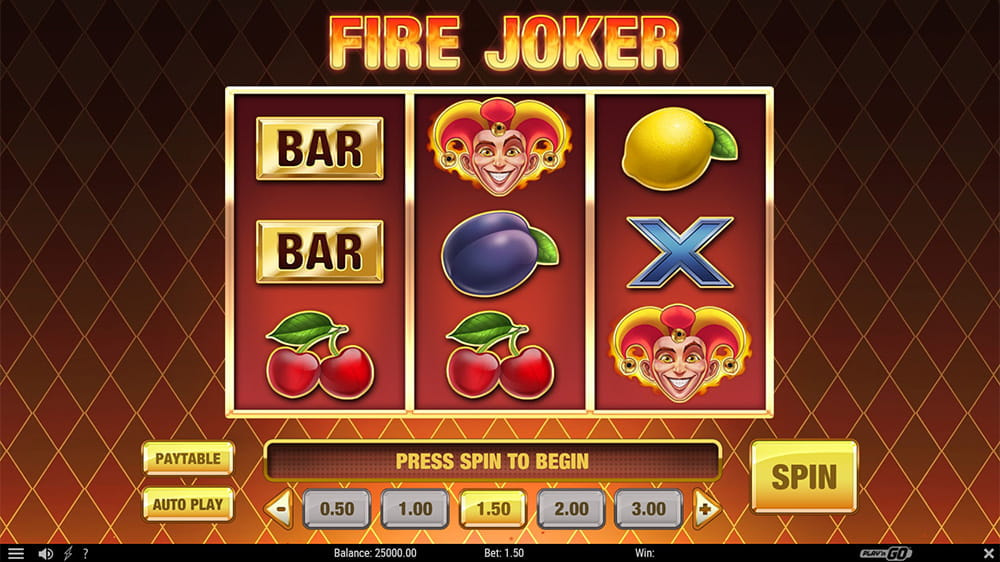Viewport: 1000px width, 562px height.
Task: Toggle the lightning bolt fast play
Action: (x=68, y=553)
